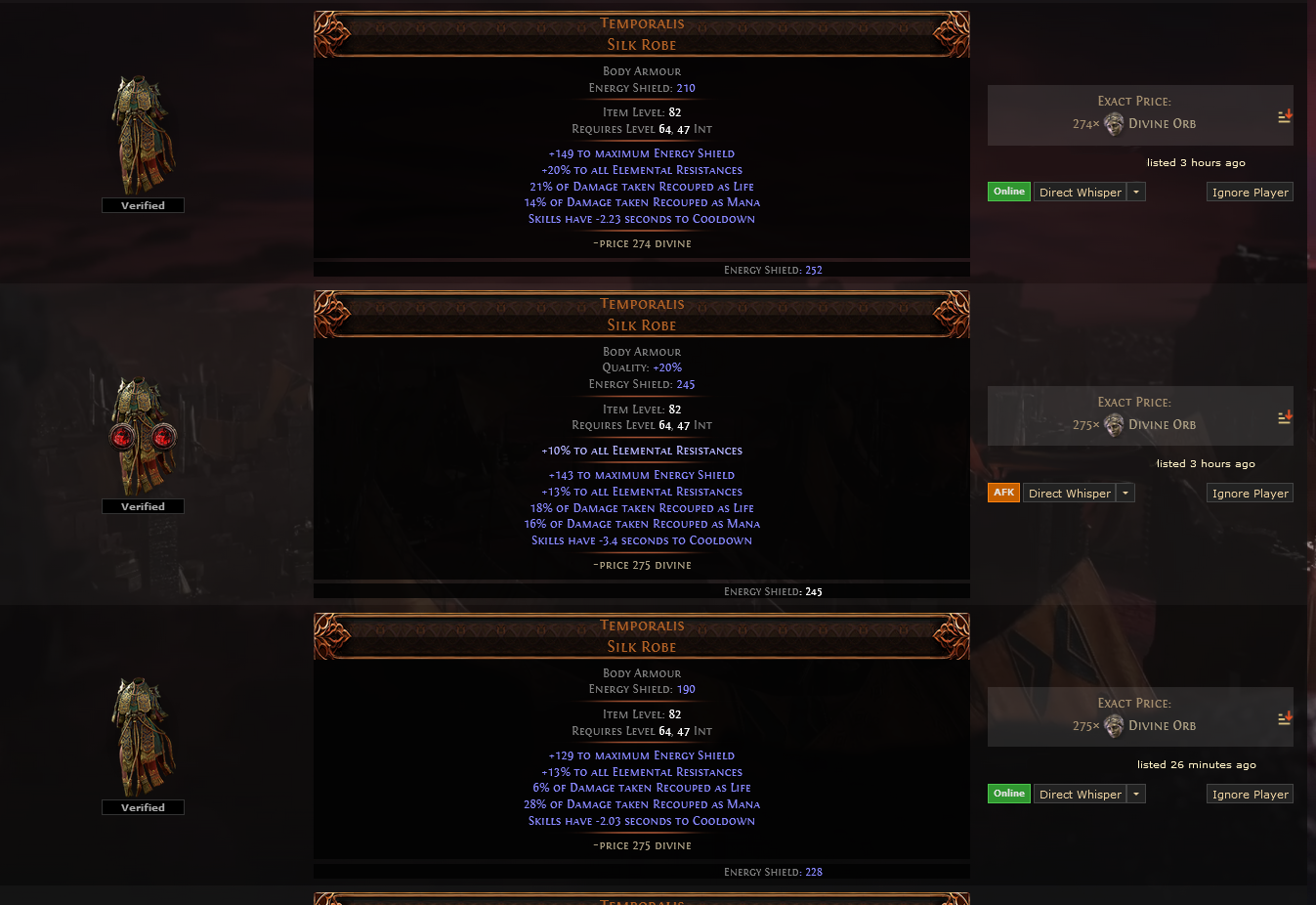Open the whisper dropdown arrow on the bottom listing
The width and height of the screenshot is (1316, 905).
[1136, 794]
